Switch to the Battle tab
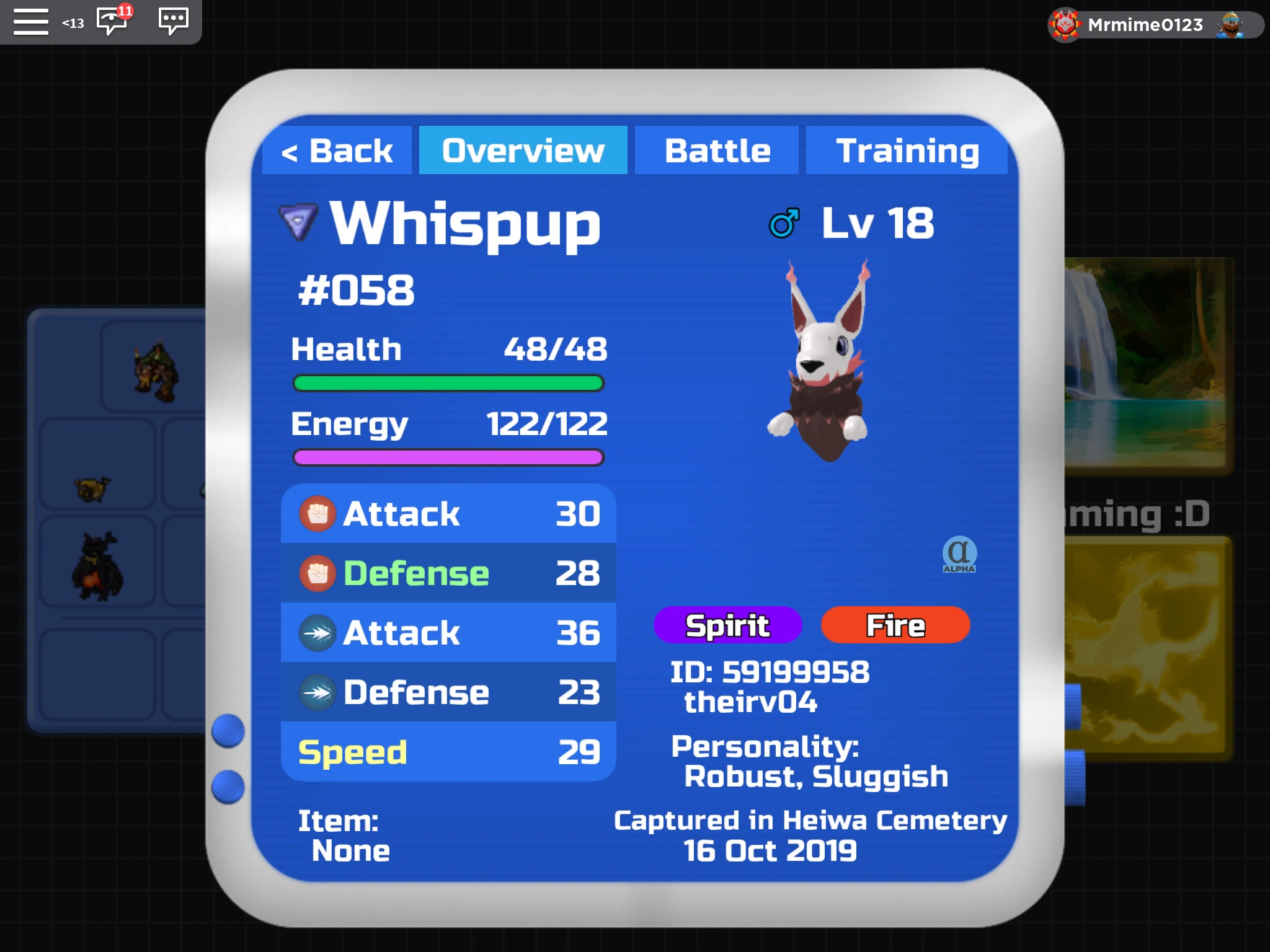Screen dimensions: 1270x952 coord(717,149)
